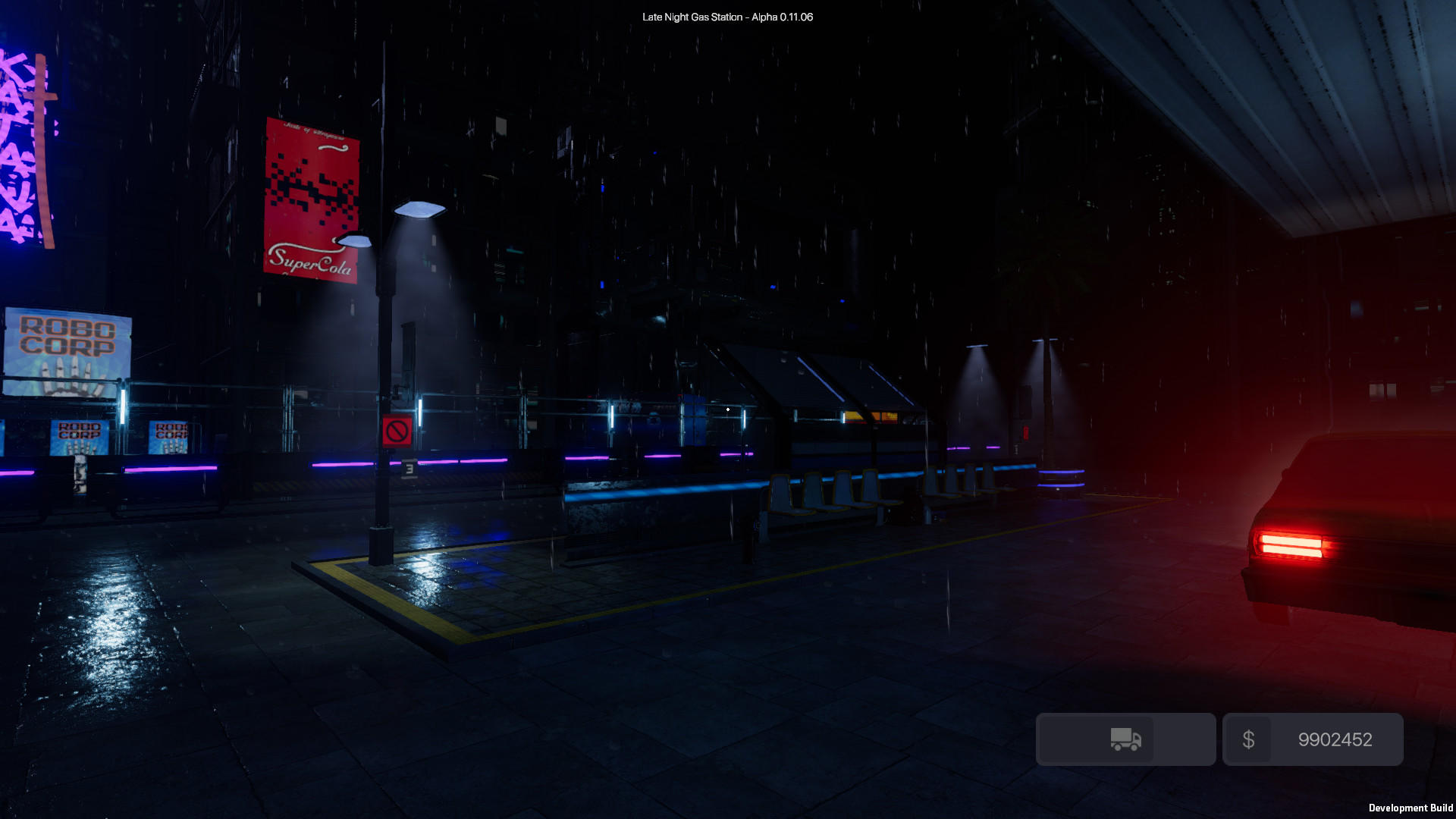Click the dollar sign icon
This screenshot has width=1456, height=819.
(x=1249, y=739)
